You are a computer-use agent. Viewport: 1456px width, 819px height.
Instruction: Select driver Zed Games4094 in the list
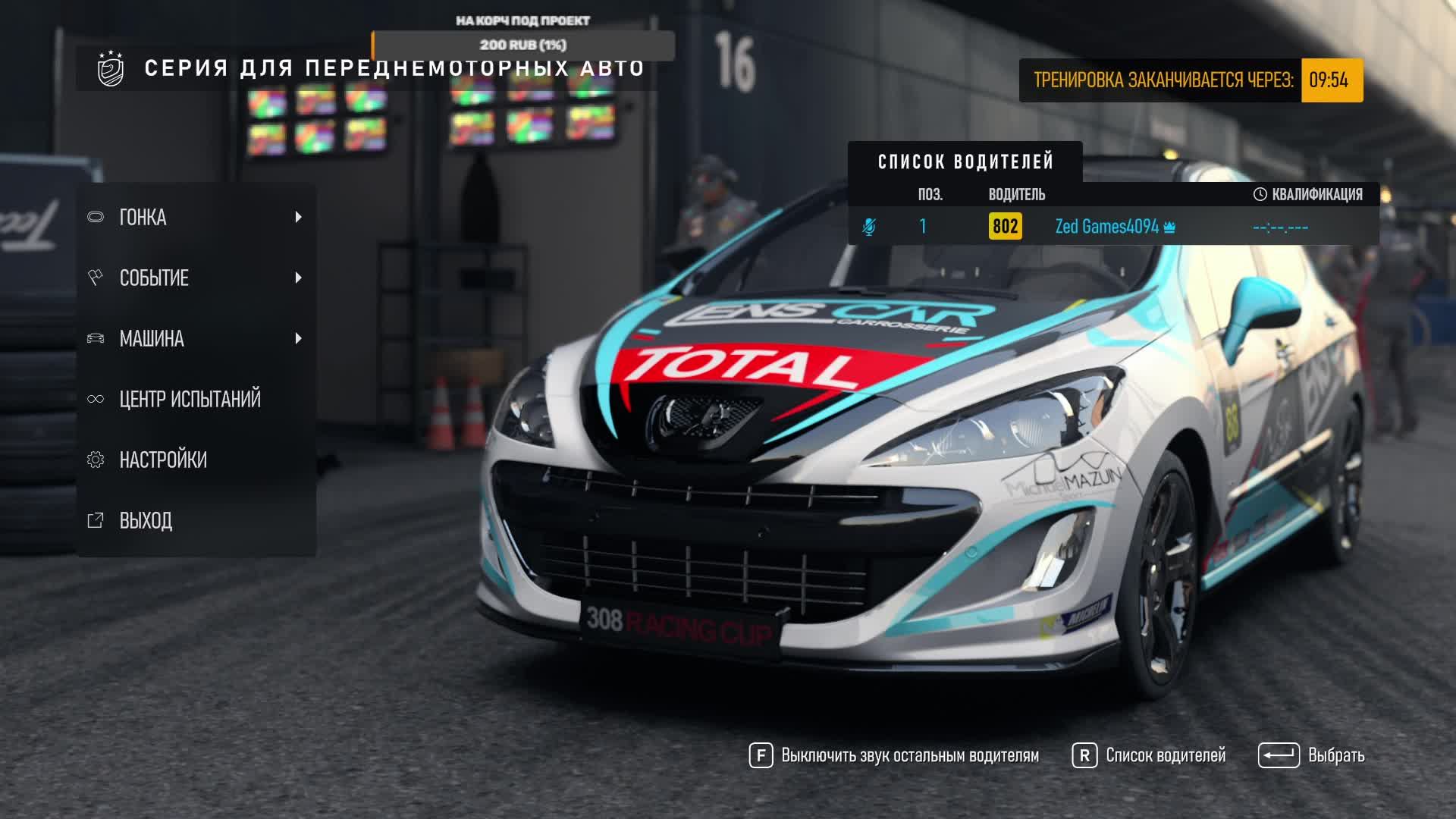pyautogui.click(x=1106, y=227)
